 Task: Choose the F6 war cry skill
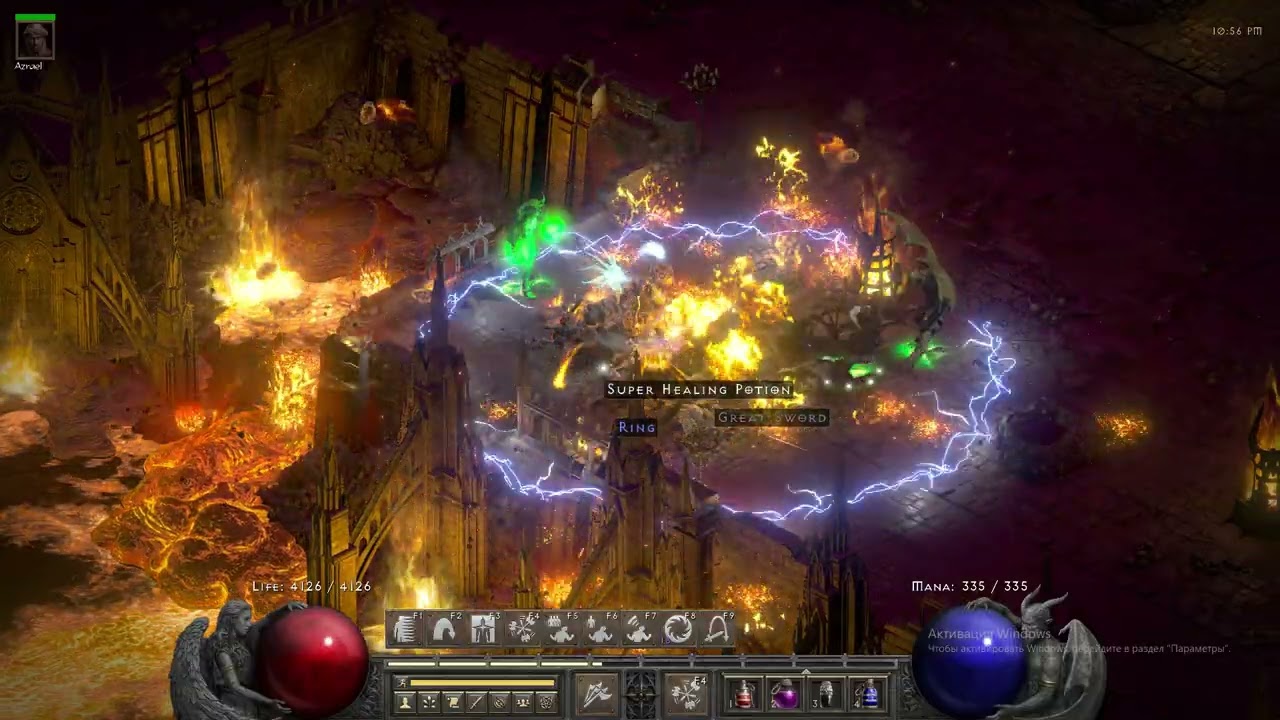(601, 629)
